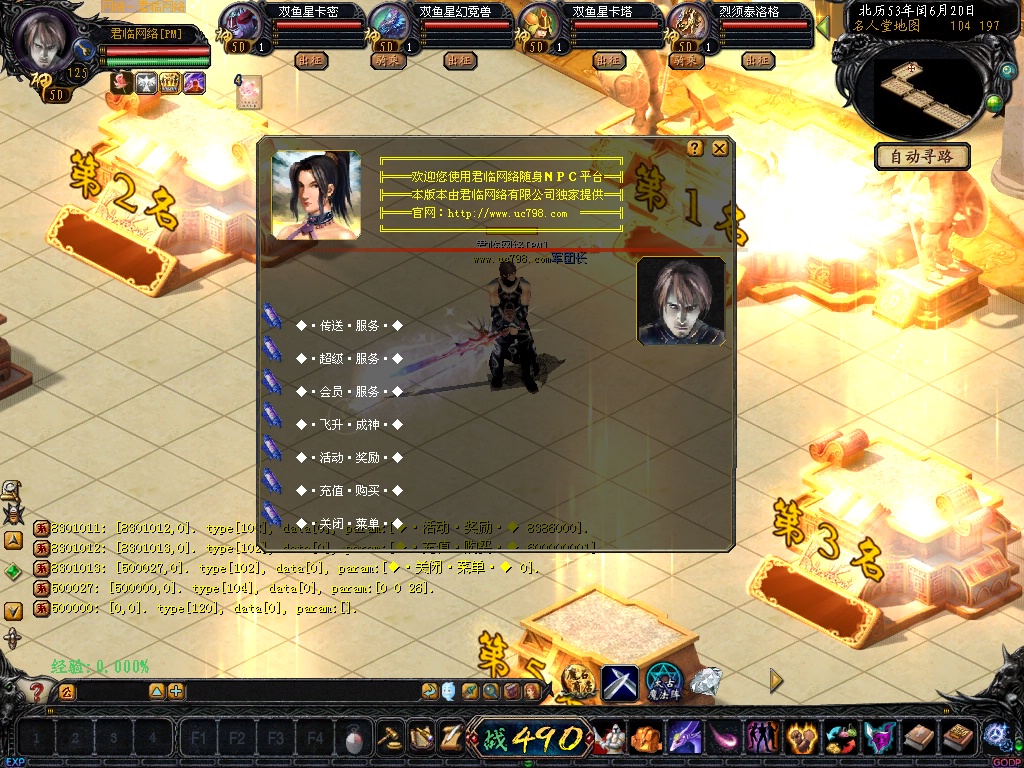Viewport: 1024px width, 768px height.
Task: Activate the crossed swords skill icon
Action: click(x=619, y=683)
